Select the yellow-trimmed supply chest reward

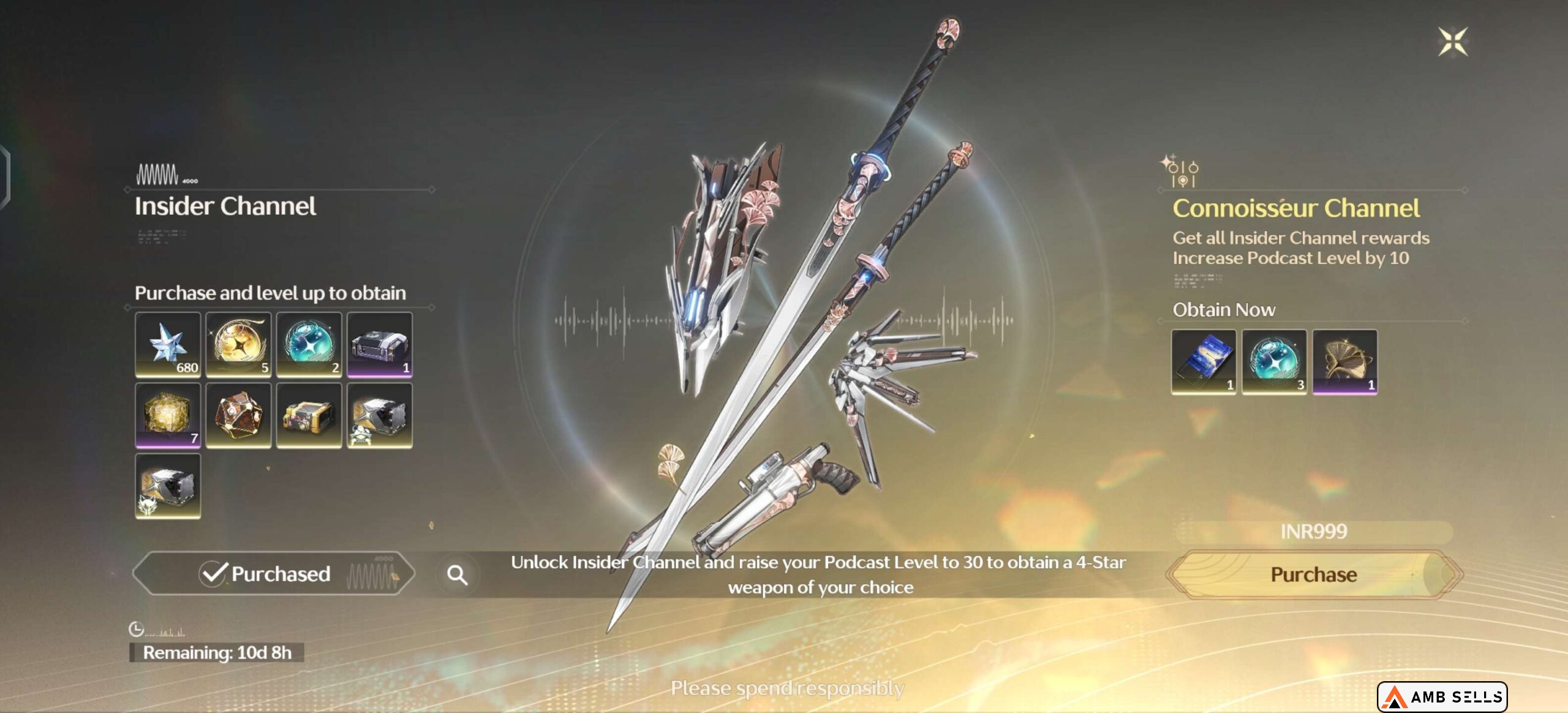click(309, 415)
